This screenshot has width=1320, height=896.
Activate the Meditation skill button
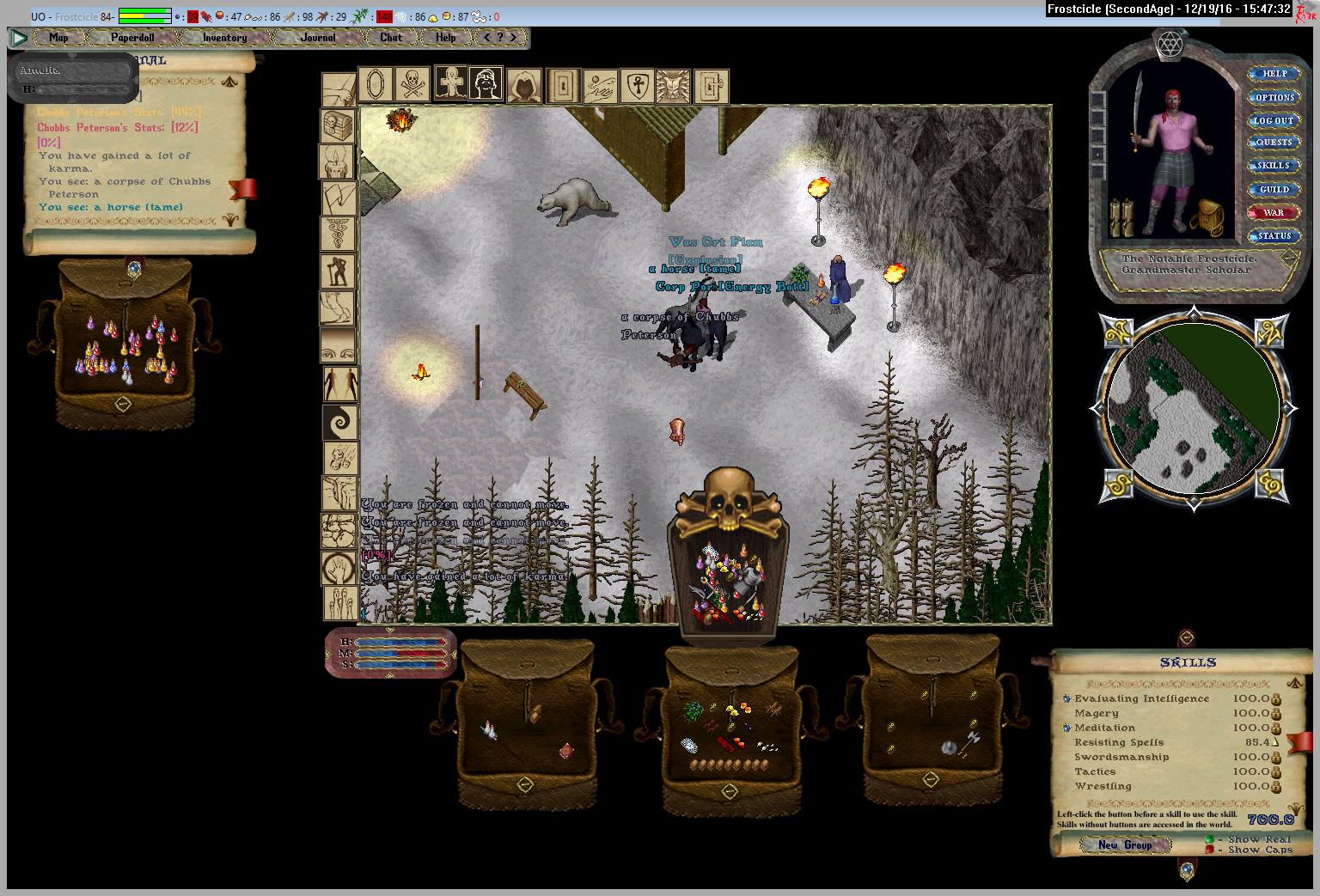(x=1067, y=728)
